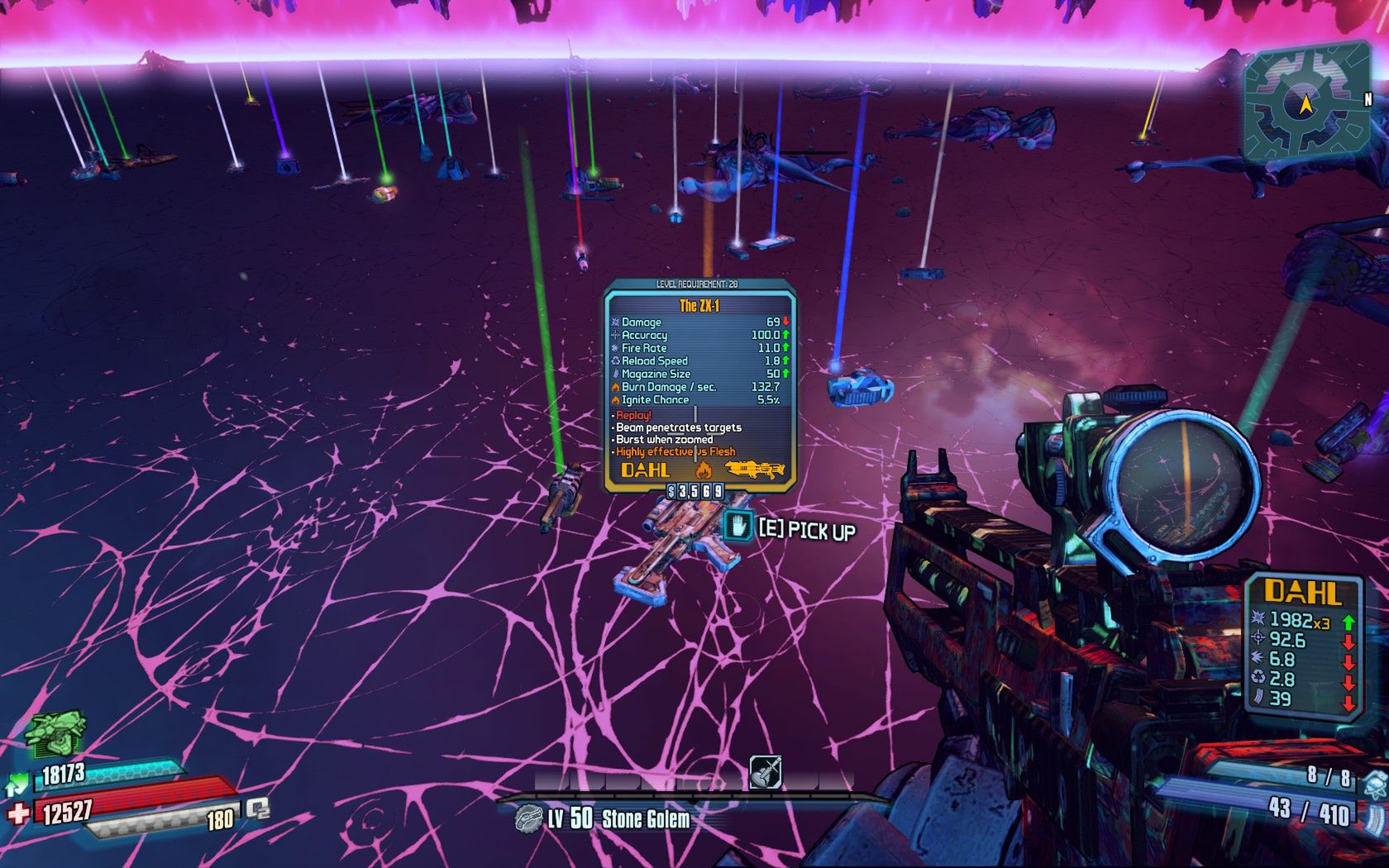This screenshot has height=868, width=1389.
Task: Click the Stone Golem class badge icon
Action: click(527, 819)
